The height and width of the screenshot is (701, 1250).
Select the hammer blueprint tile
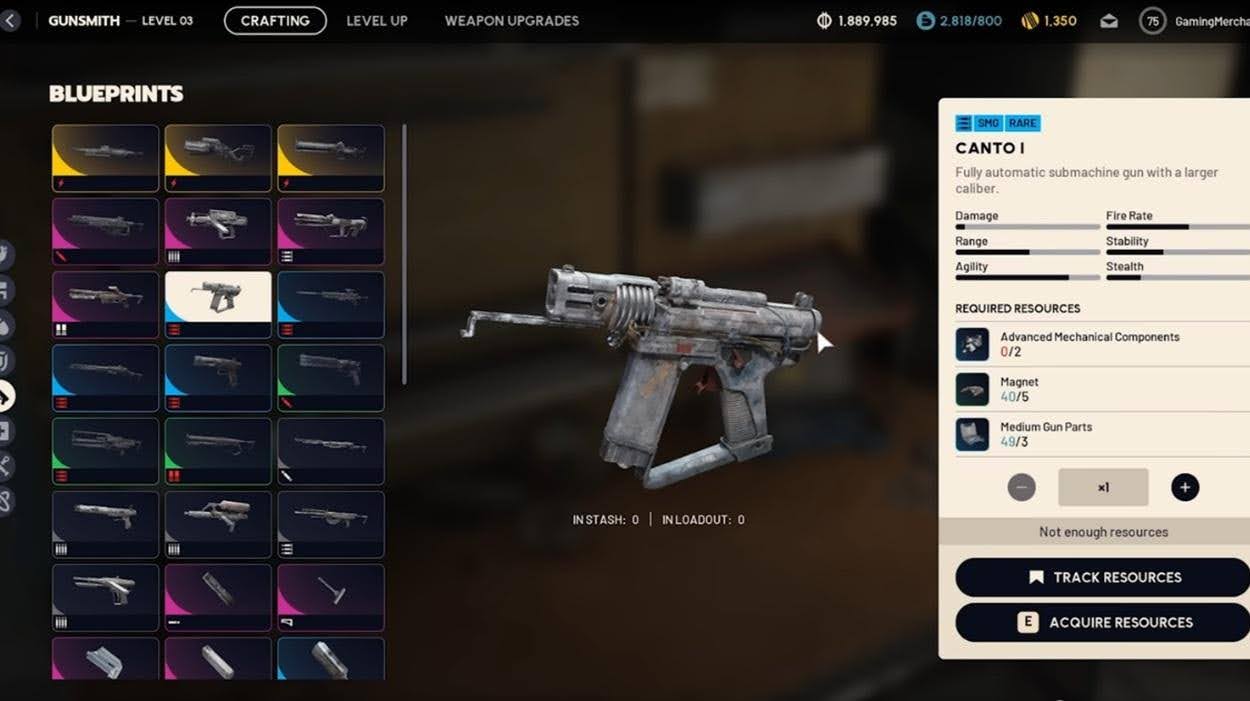(x=331, y=597)
